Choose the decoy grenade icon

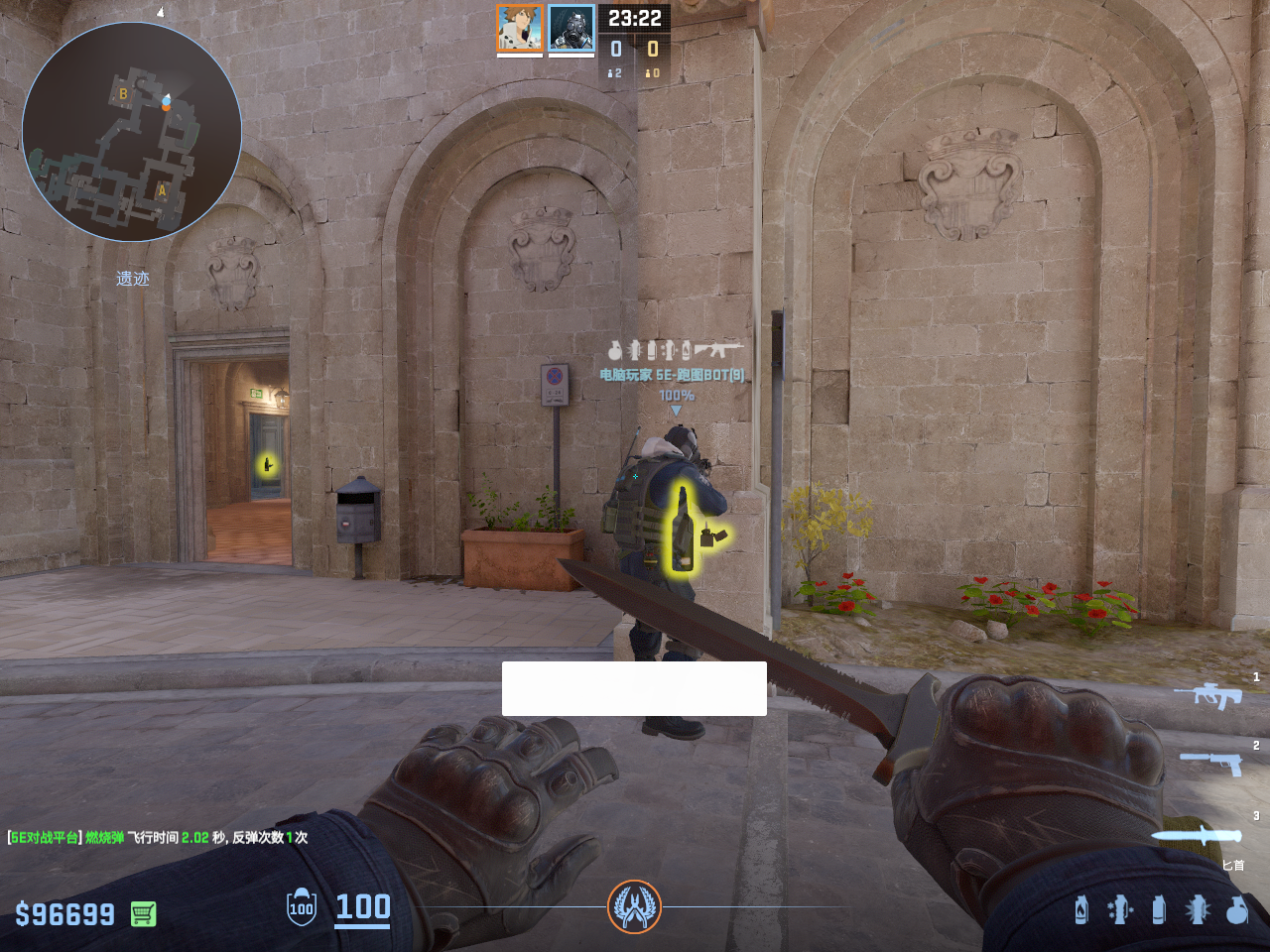click(1119, 909)
